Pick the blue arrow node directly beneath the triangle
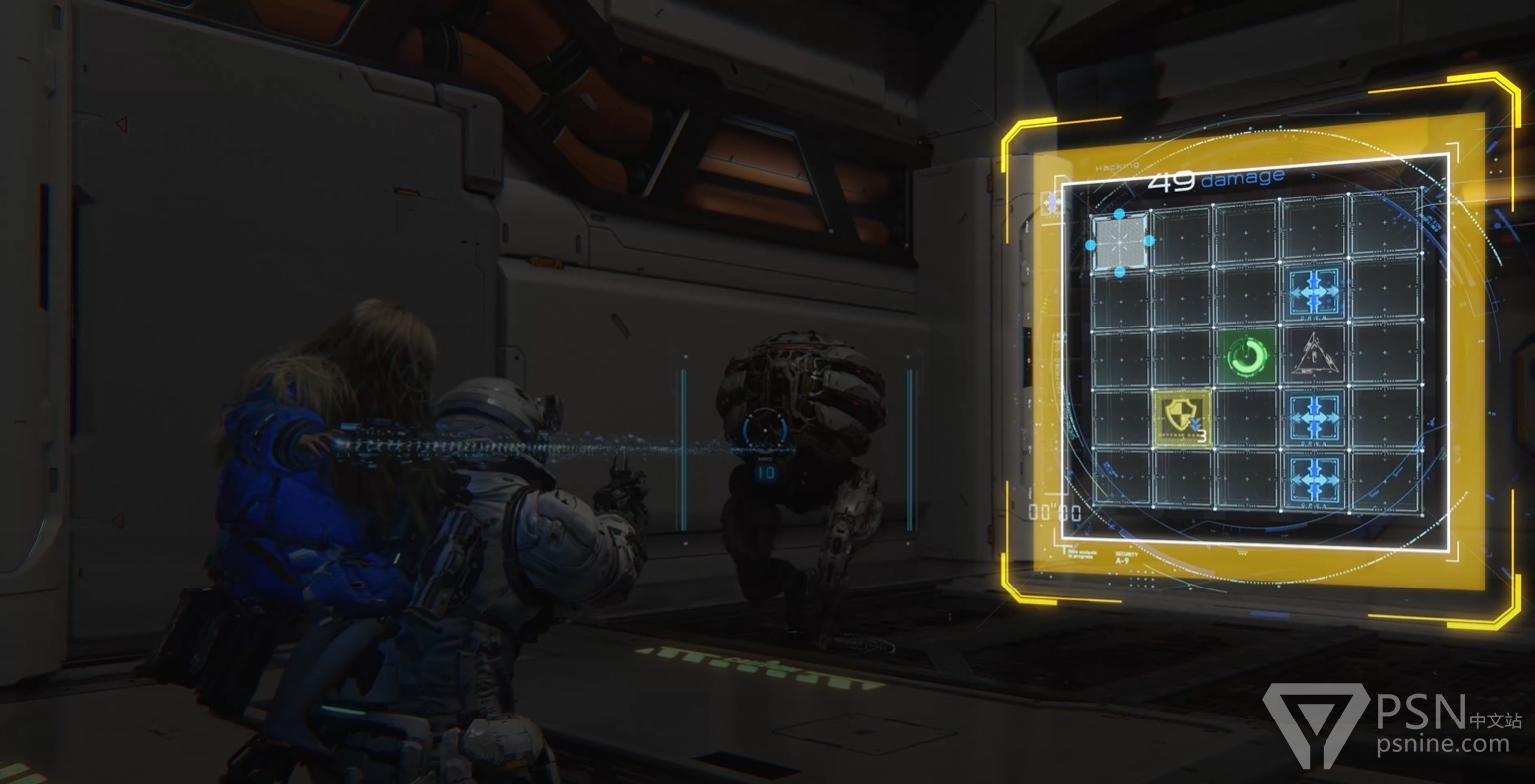Image resolution: width=1535 pixels, height=784 pixels. tap(1316, 416)
